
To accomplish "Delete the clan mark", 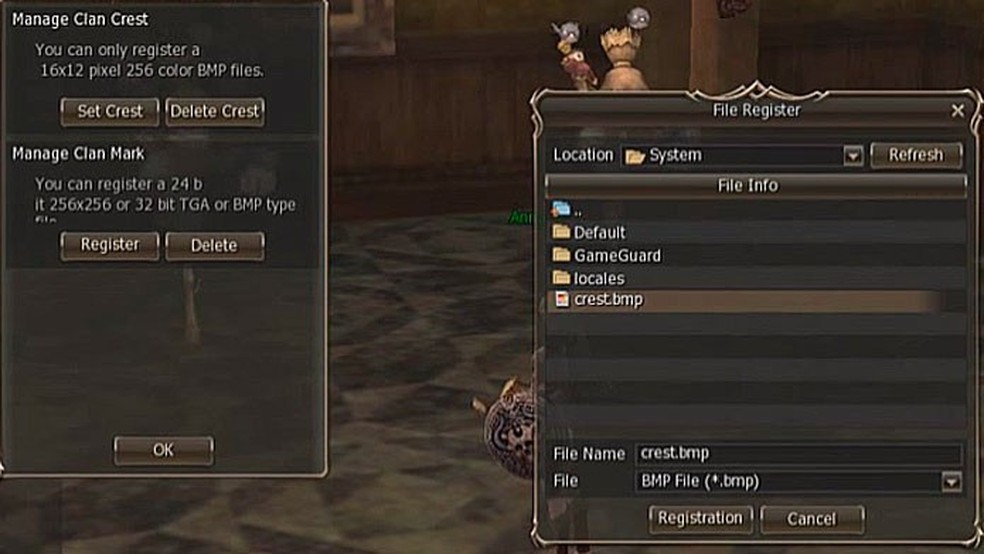I will (x=215, y=245).
